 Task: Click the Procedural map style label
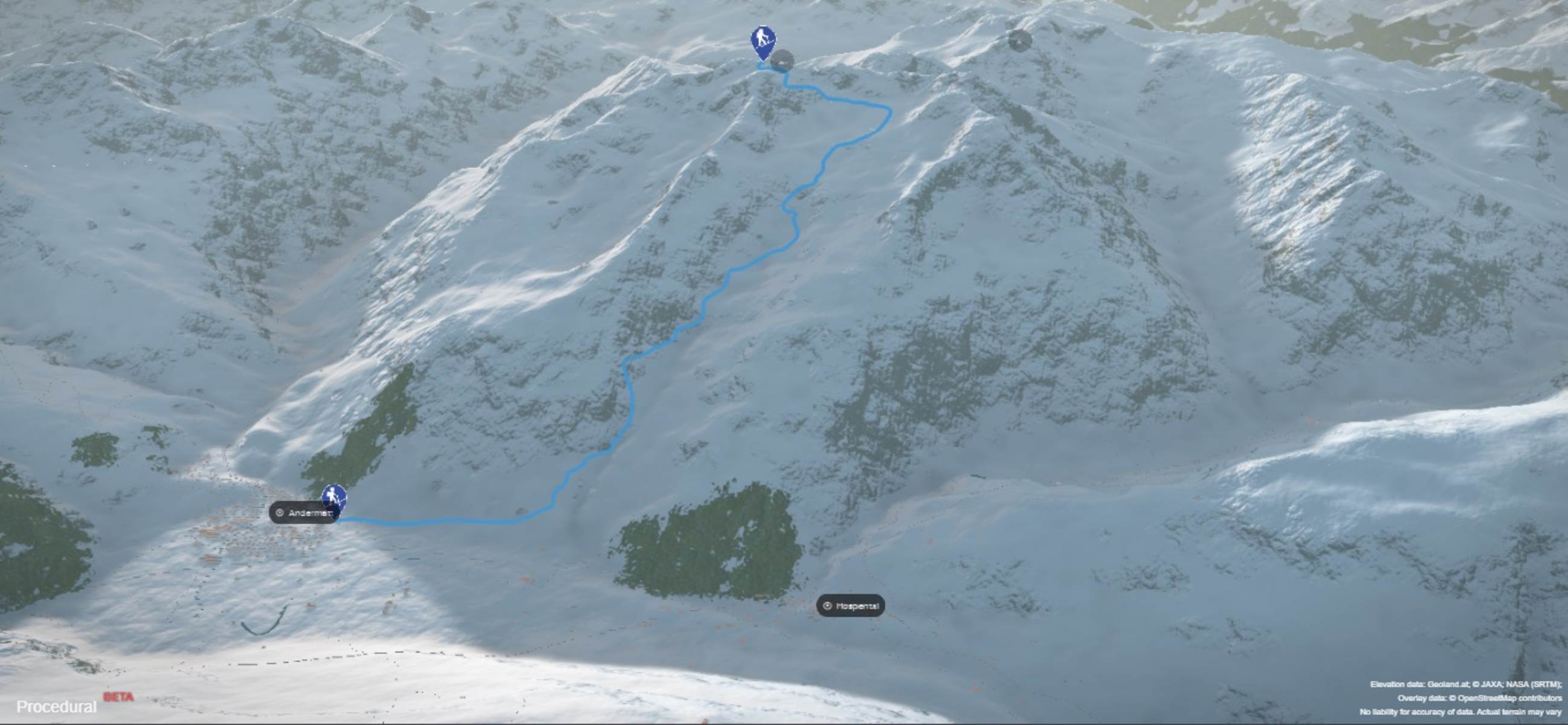point(57,707)
